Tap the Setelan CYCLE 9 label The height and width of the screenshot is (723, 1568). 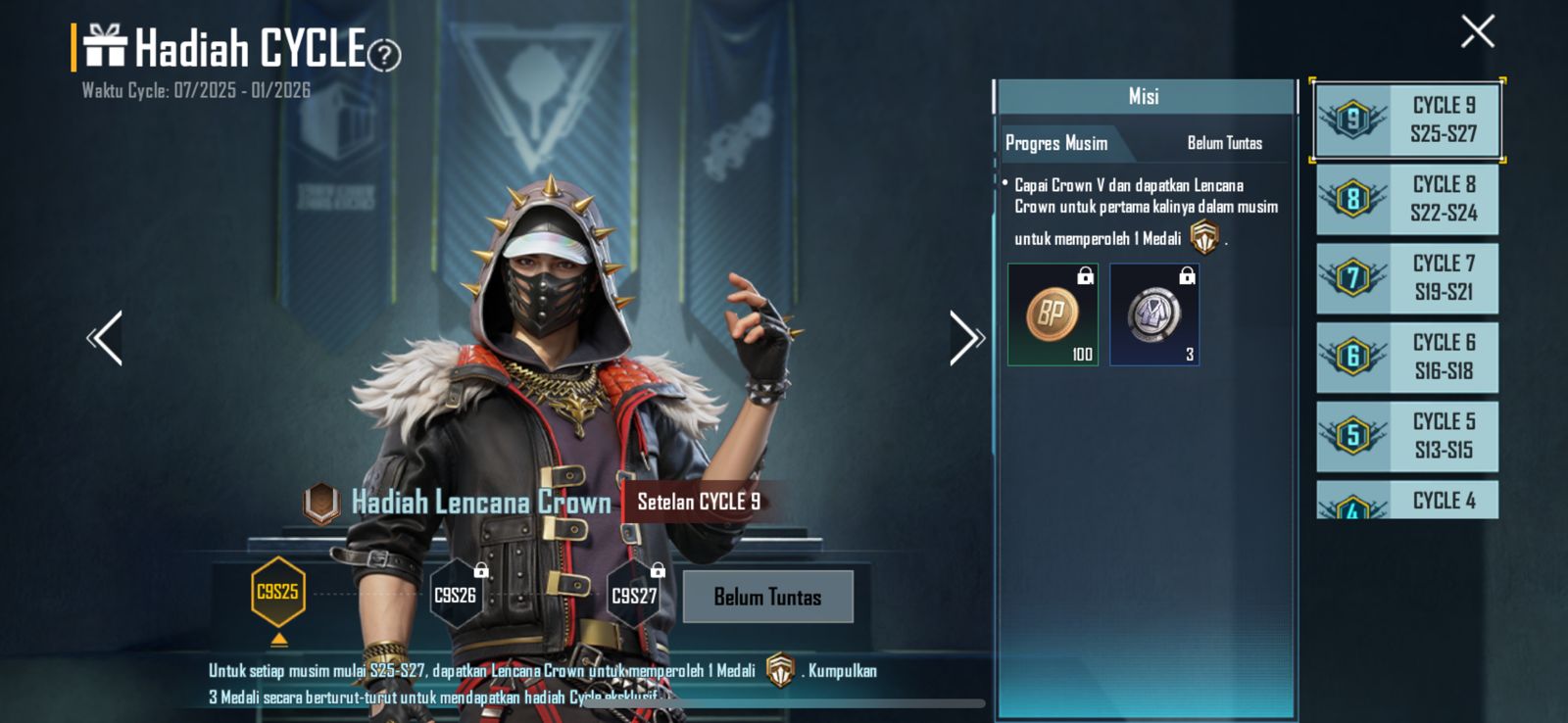(x=699, y=502)
